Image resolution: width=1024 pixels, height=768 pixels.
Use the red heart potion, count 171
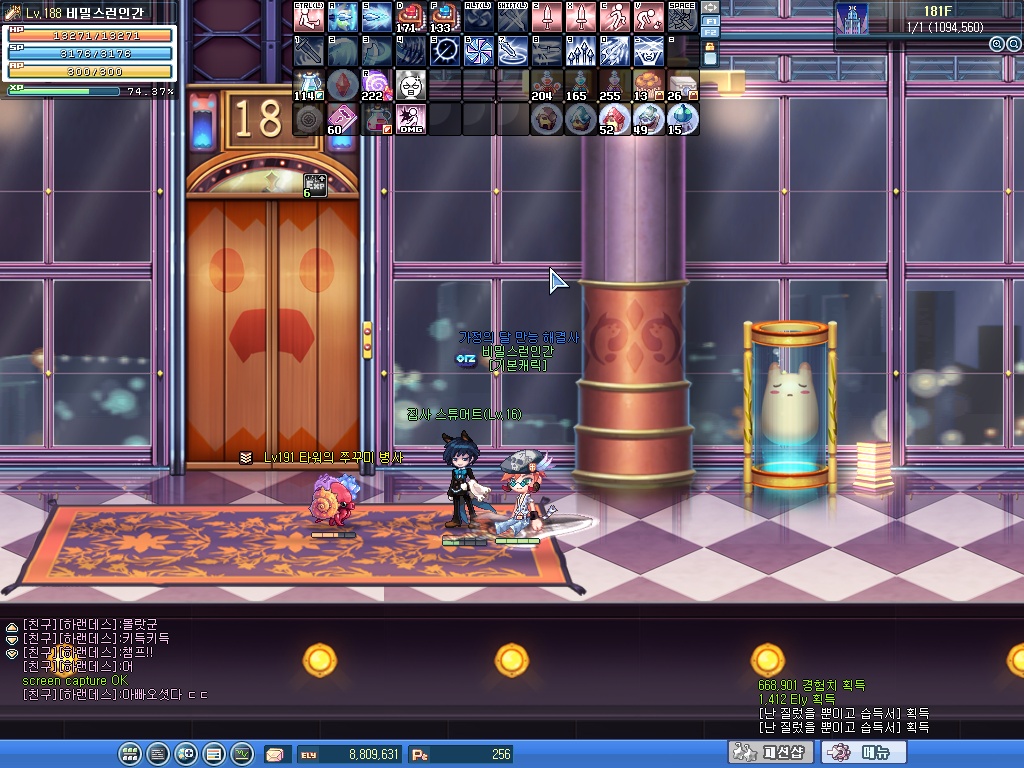(x=411, y=17)
